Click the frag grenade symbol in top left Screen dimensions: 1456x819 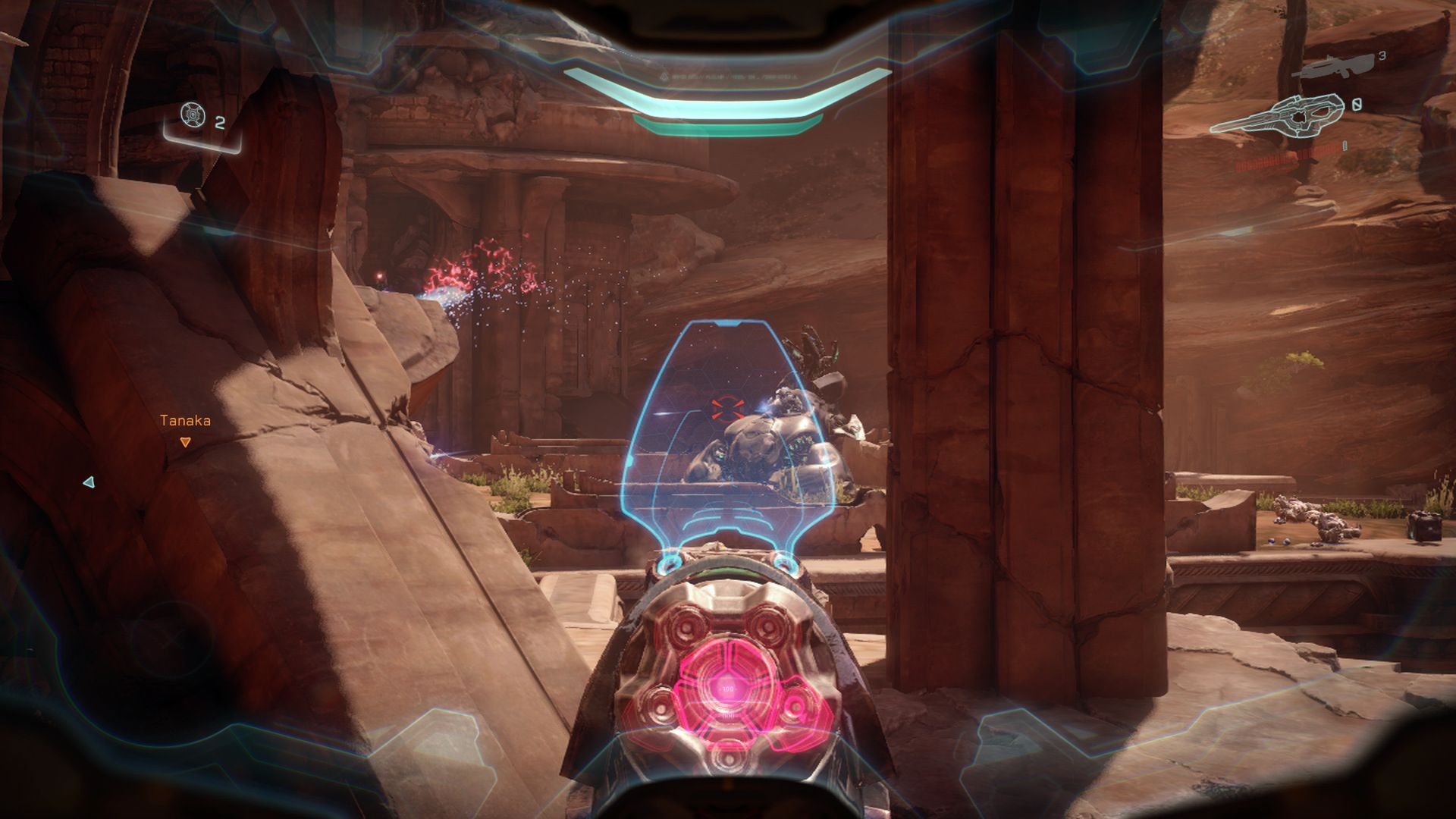pos(194,116)
